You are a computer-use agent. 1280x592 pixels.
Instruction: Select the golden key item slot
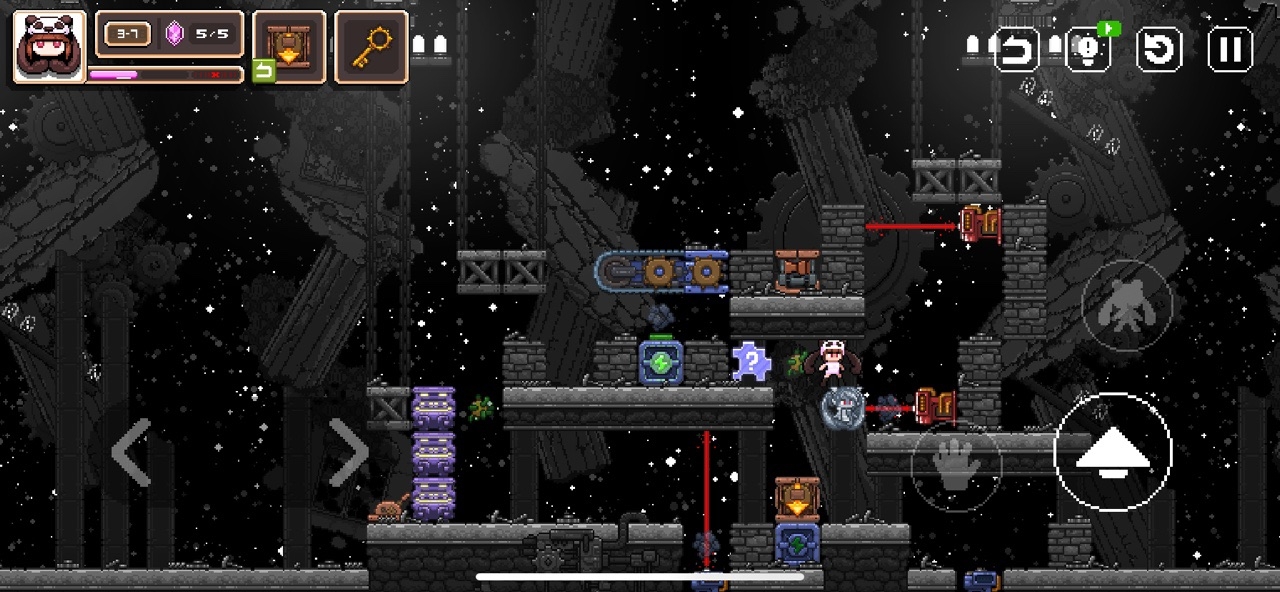[x=371, y=46]
